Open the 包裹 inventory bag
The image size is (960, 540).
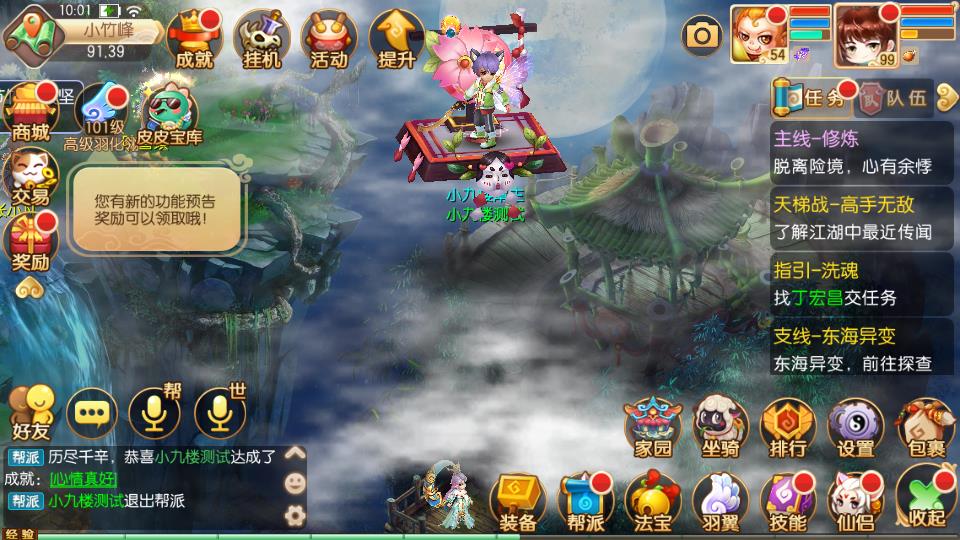pyautogui.click(x=922, y=428)
